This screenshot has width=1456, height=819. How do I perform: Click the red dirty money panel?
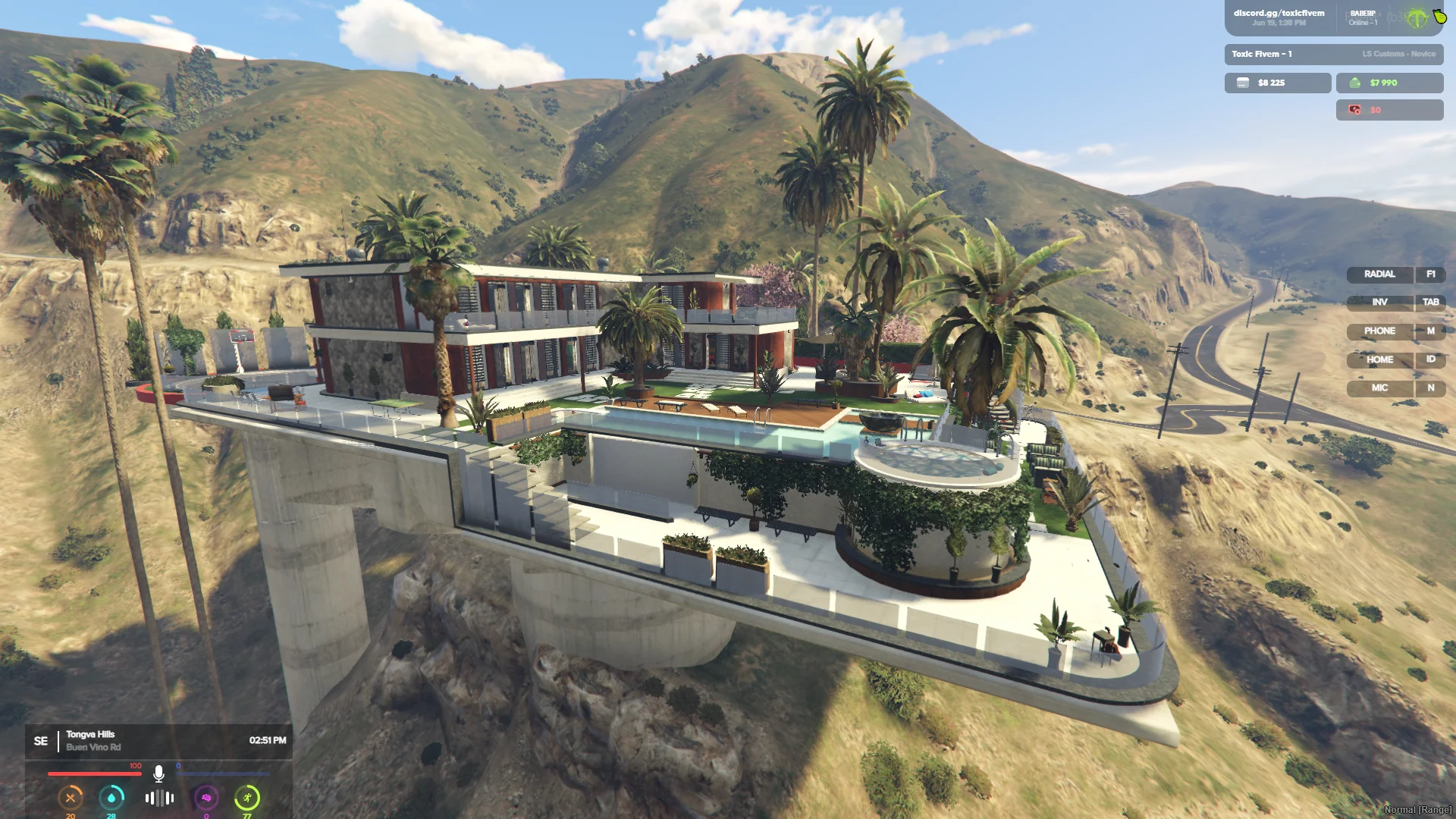[x=1389, y=110]
